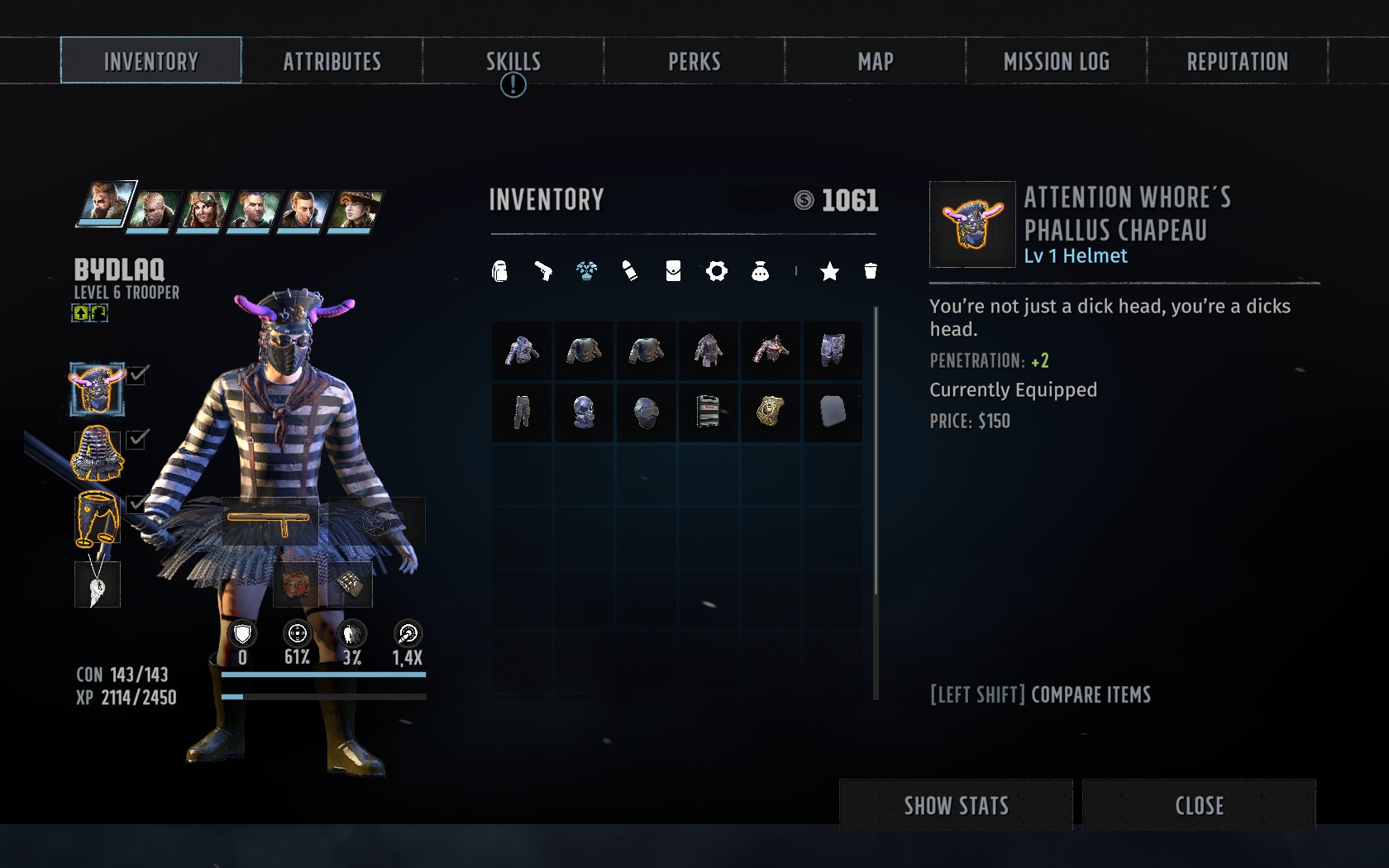Show all items with backpack filter
This screenshot has height=868, width=1389.
(499, 271)
